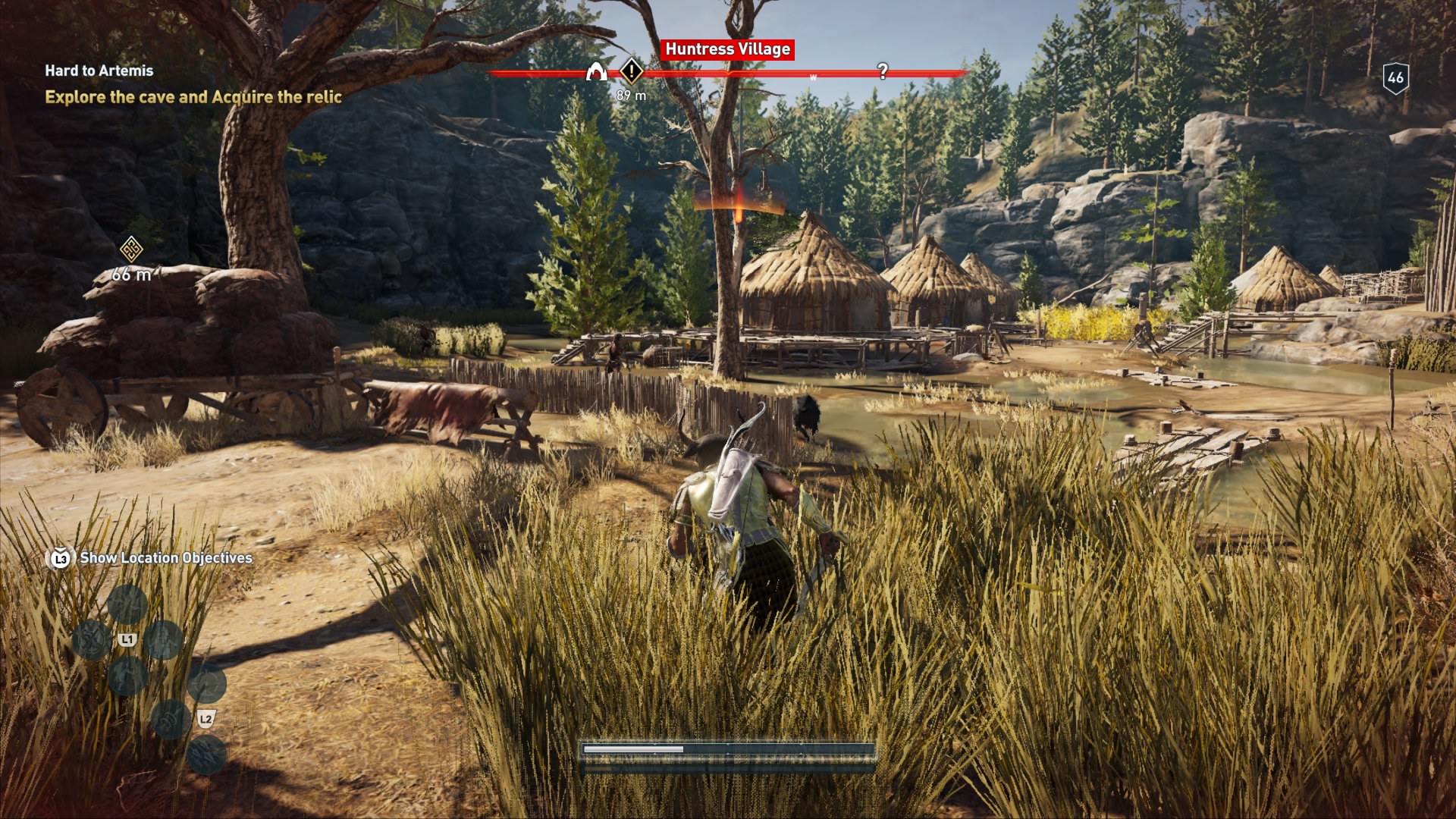Click the stamina bar at screen bottom
The image size is (1456, 819).
pos(728,752)
